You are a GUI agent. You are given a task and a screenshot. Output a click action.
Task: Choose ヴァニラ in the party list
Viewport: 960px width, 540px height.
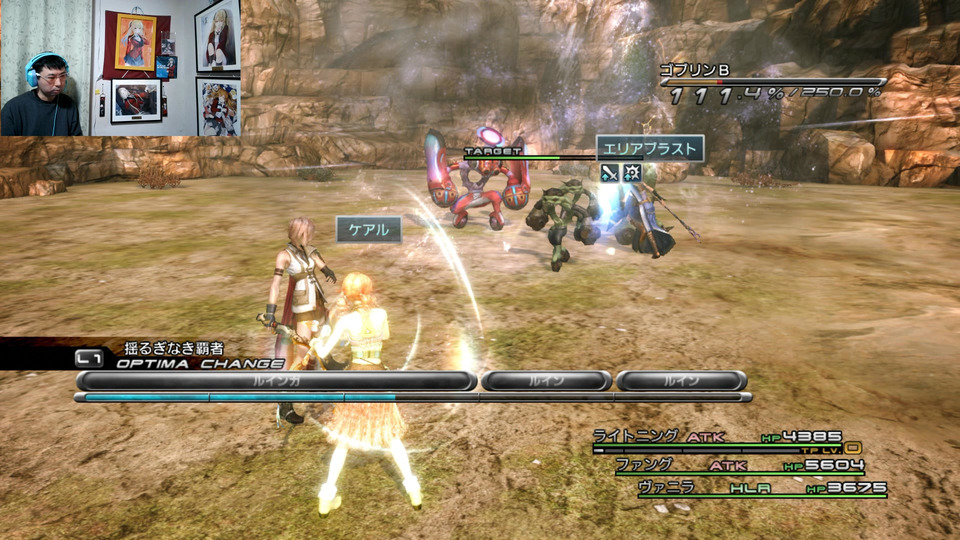[x=665, y=488]
